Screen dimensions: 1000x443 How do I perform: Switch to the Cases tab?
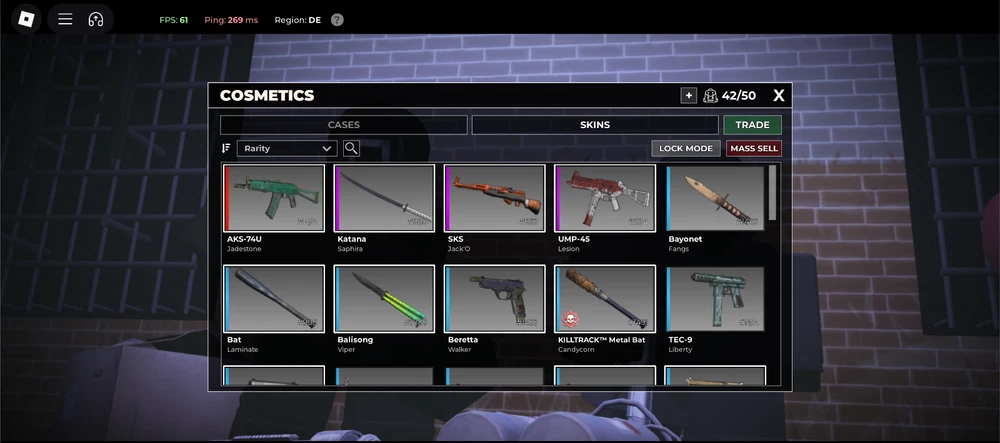tap(343, 125)
